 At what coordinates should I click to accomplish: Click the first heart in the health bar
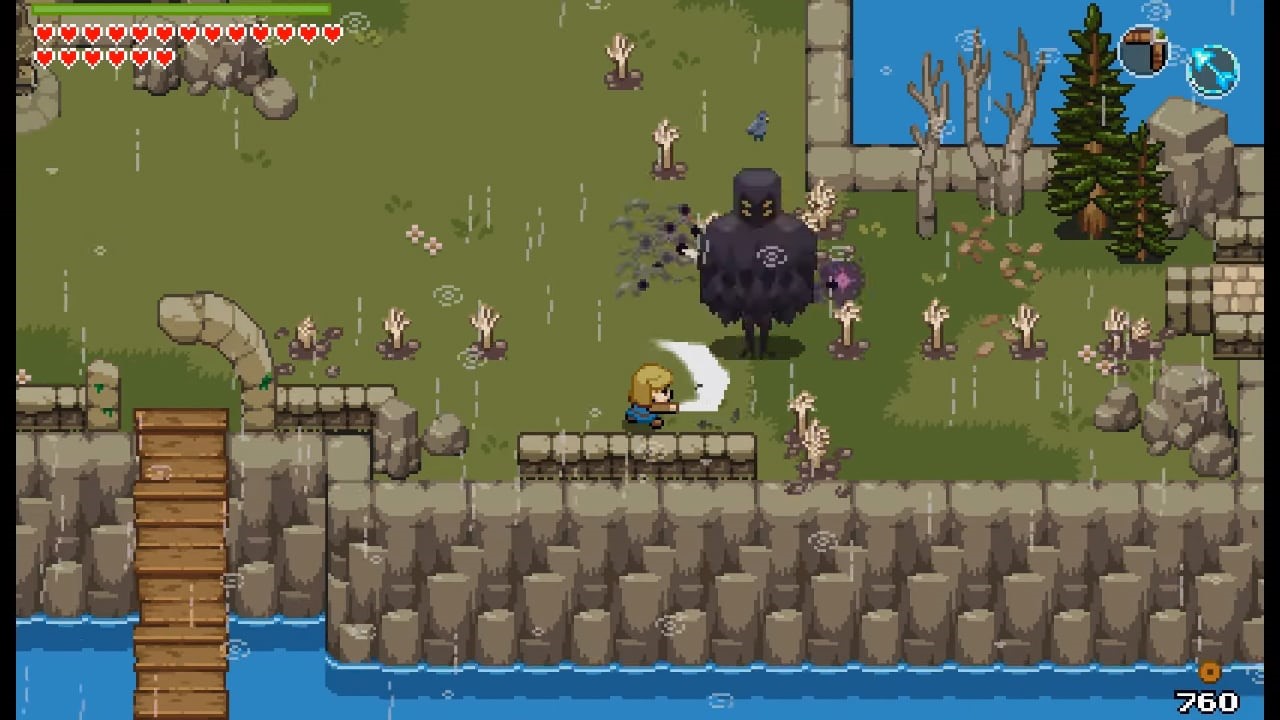(45, 32)
